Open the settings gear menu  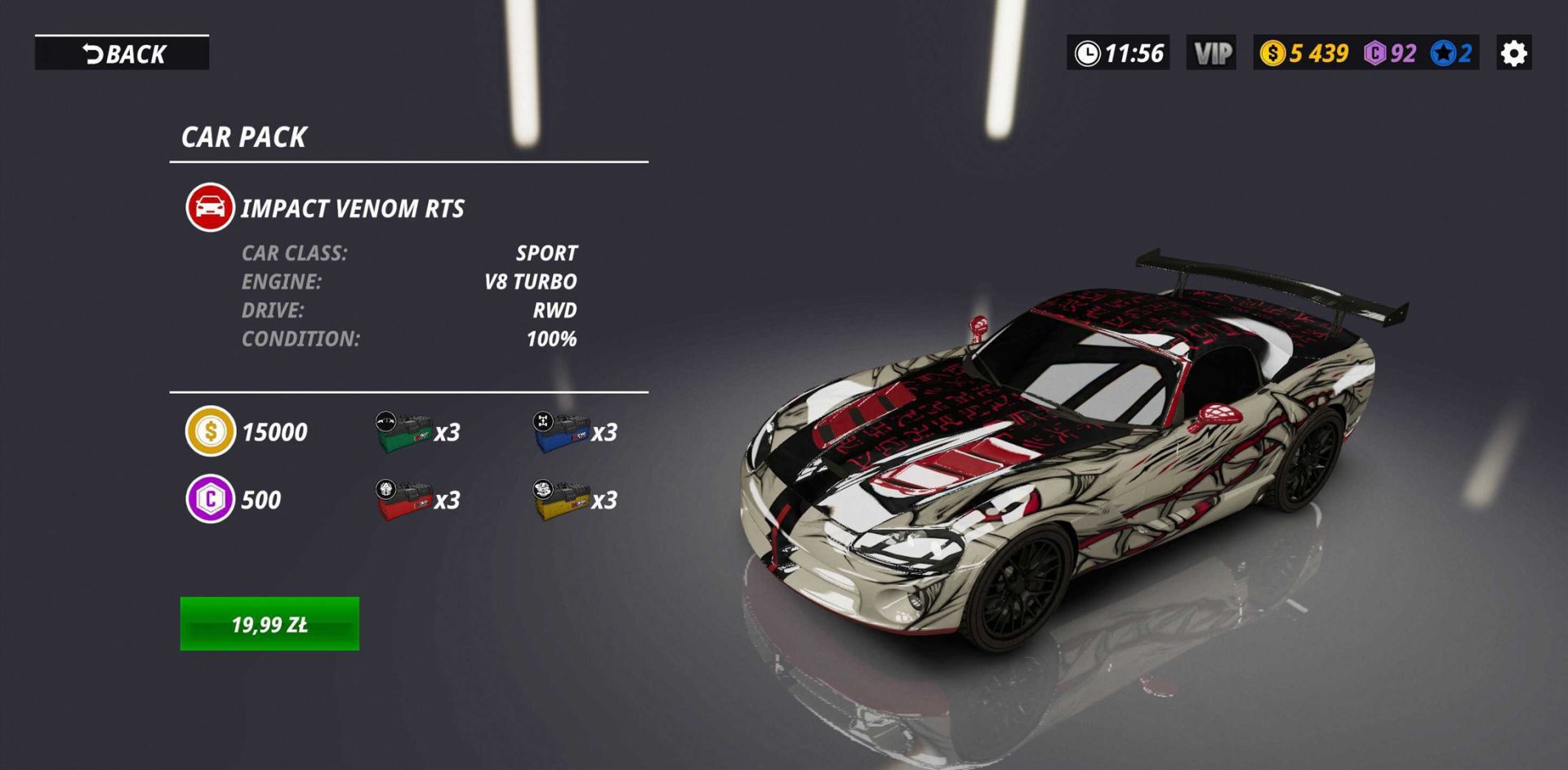pos(1513,54)
